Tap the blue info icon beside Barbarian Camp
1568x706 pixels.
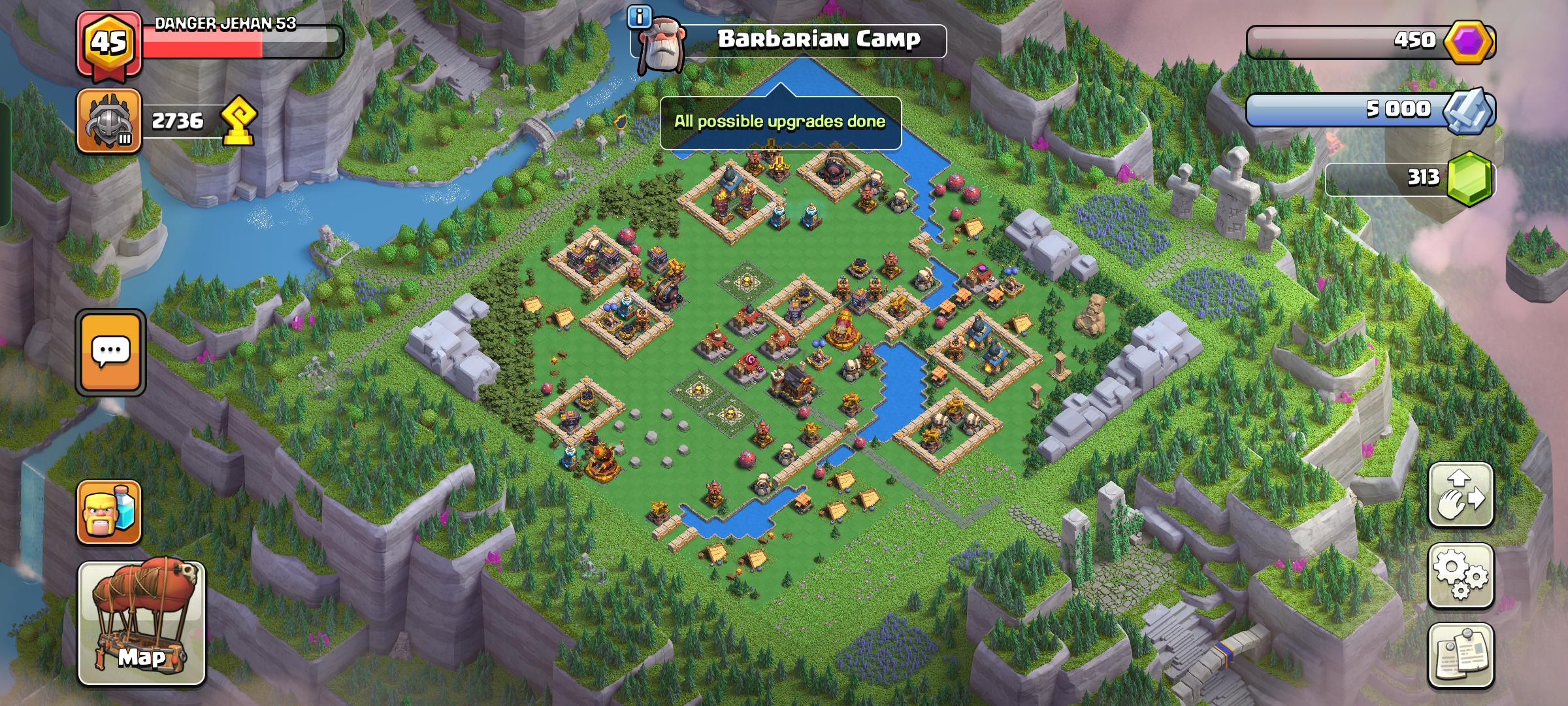tap(640, 16)
